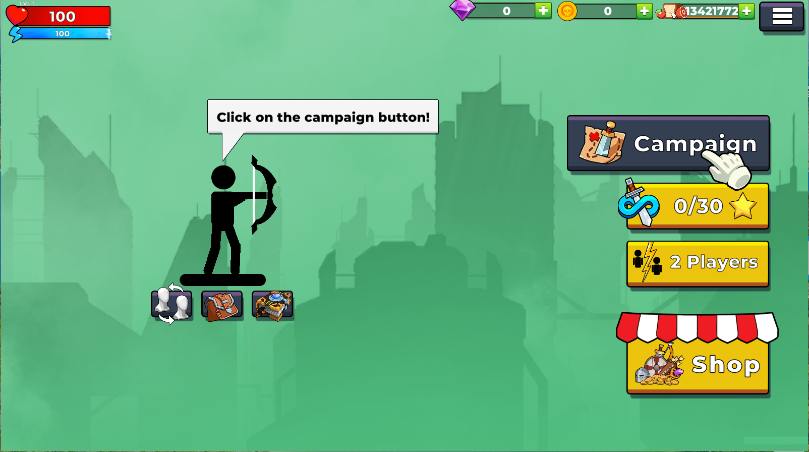Add more purple gems with the plus button

tap(543, 11)
